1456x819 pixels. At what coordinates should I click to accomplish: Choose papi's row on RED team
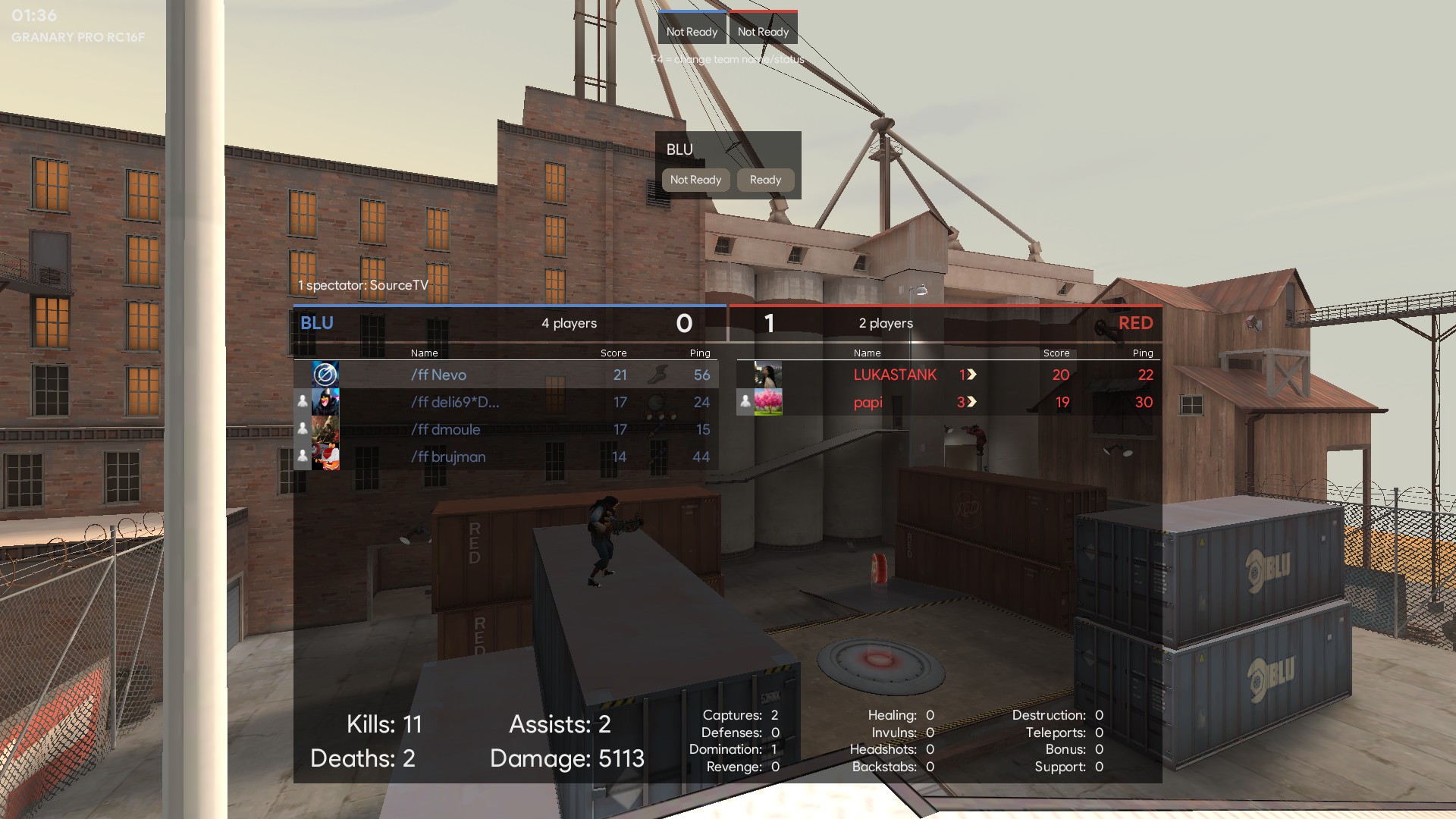(868, 402)
